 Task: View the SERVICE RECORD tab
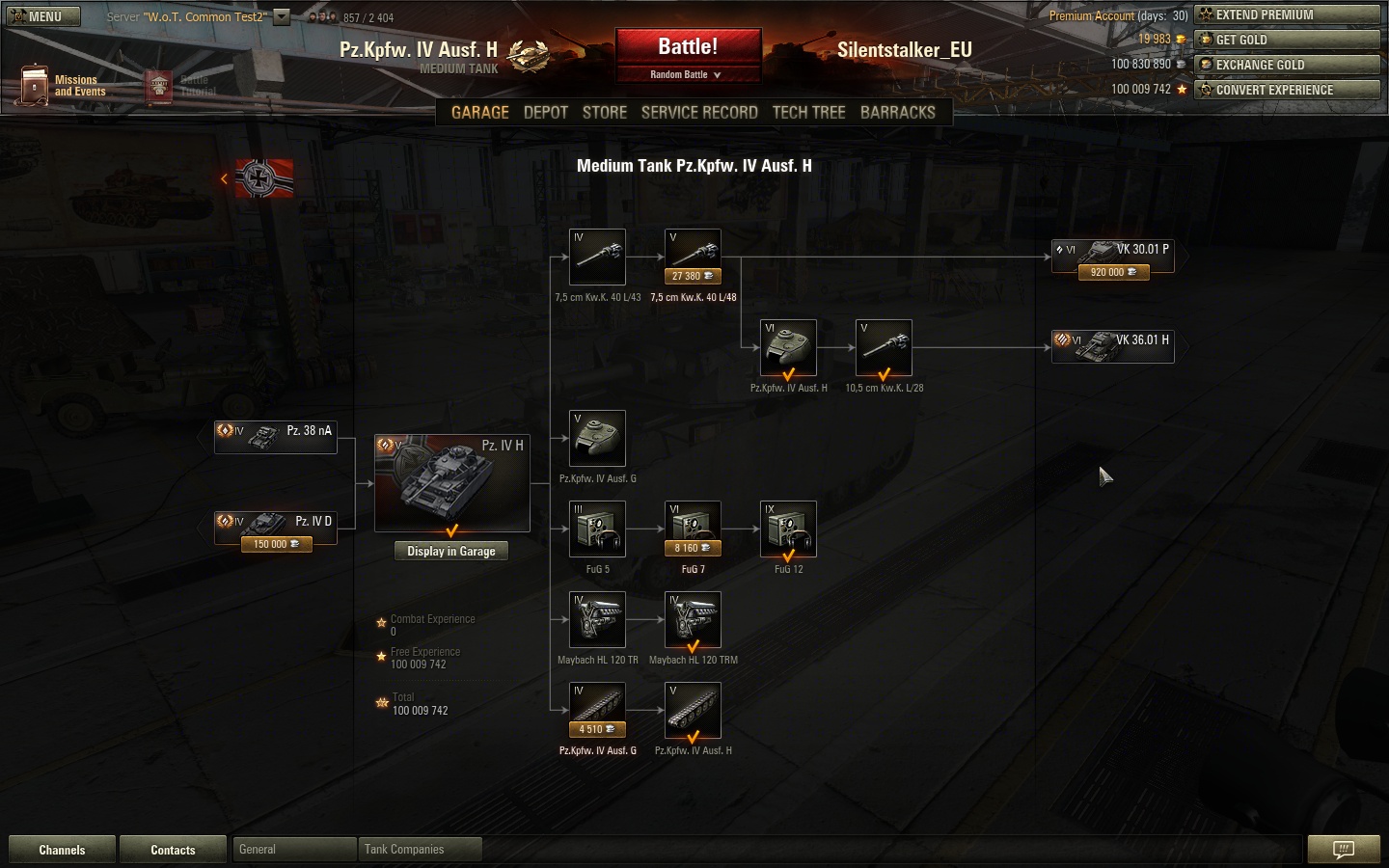(699, 112)
